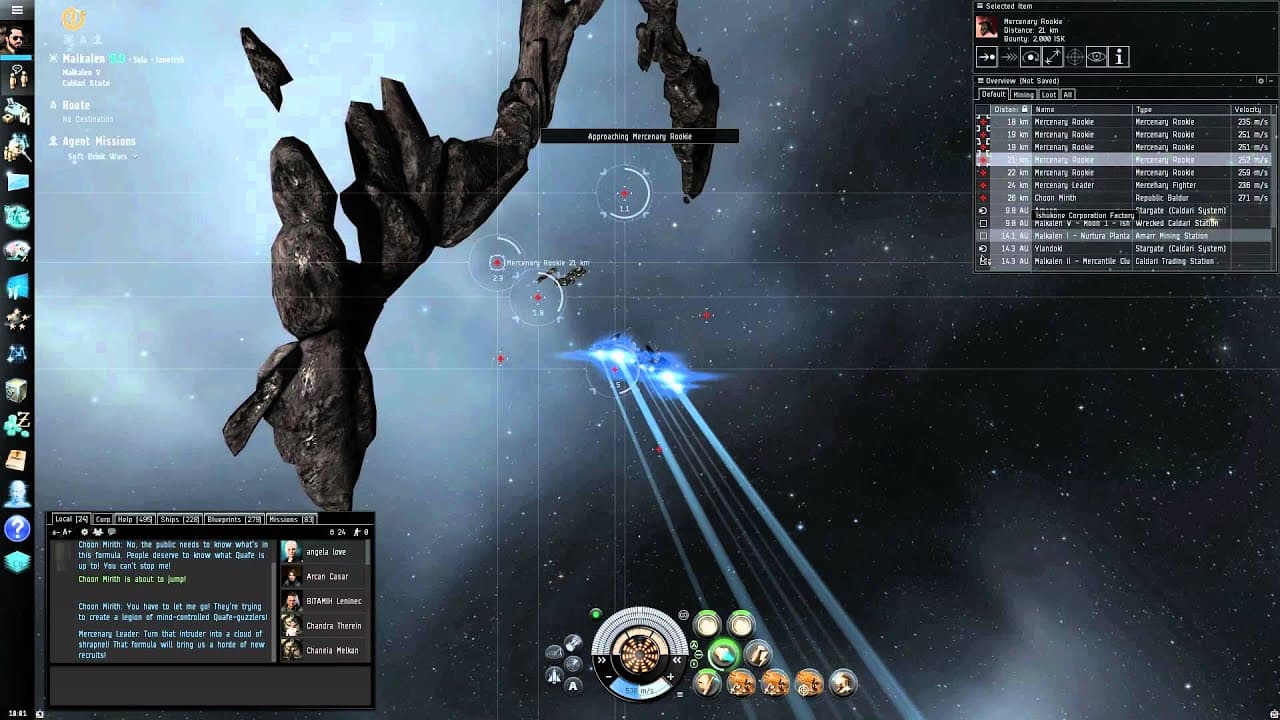Open the All overview tab
The width and height of the screenshot is (1280, 720).
point(1068,95)
